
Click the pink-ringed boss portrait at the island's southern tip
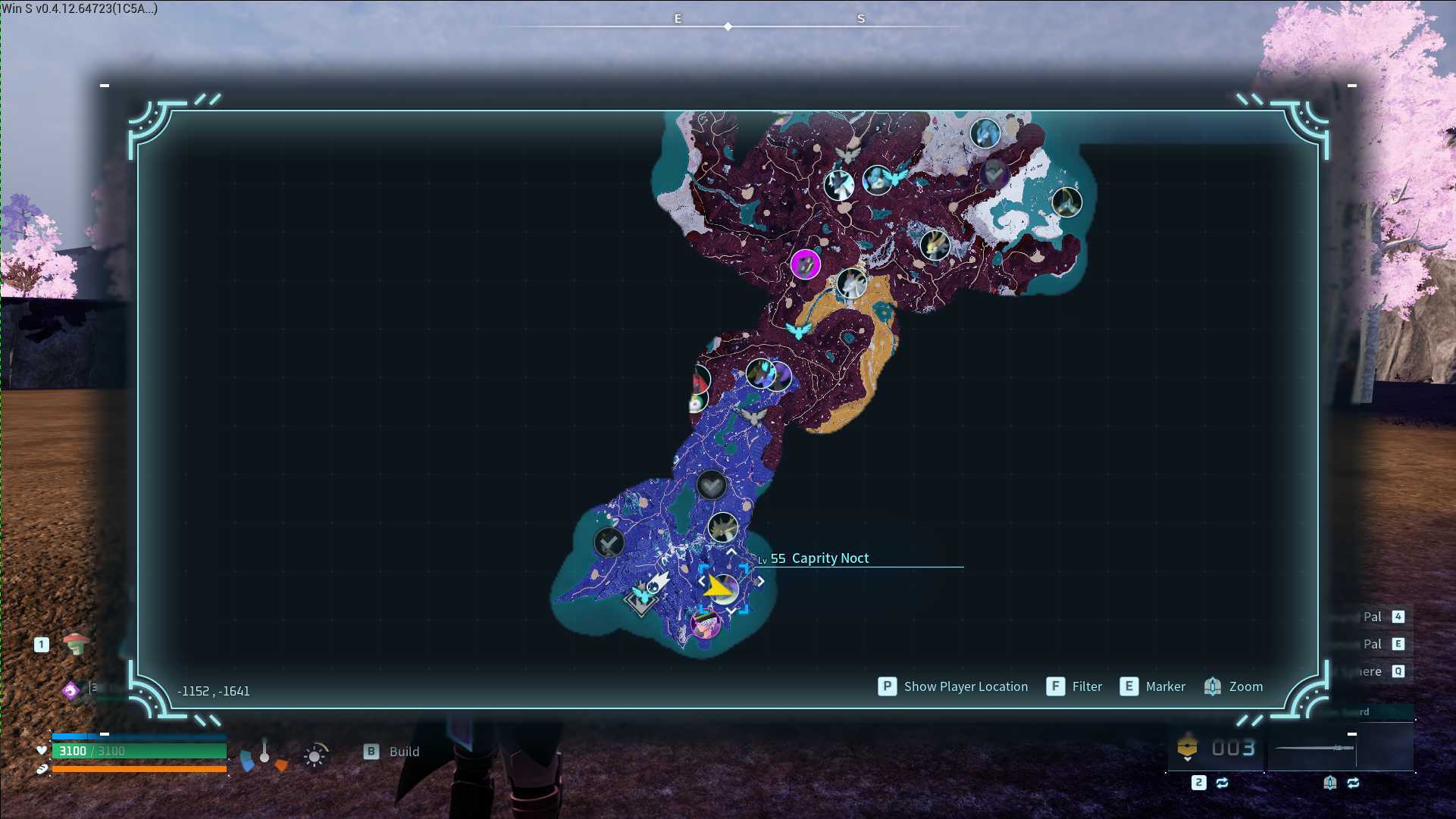(x=705, y=625)
